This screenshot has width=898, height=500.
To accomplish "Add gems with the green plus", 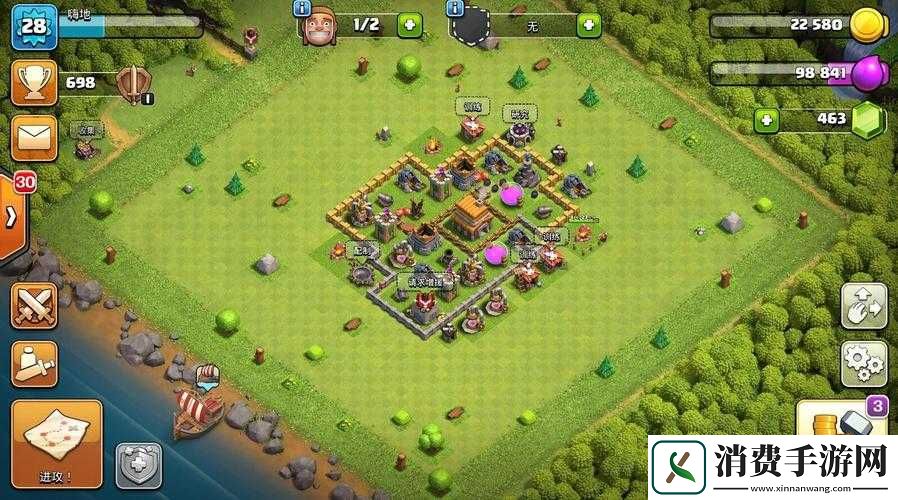I will point(767,121).
